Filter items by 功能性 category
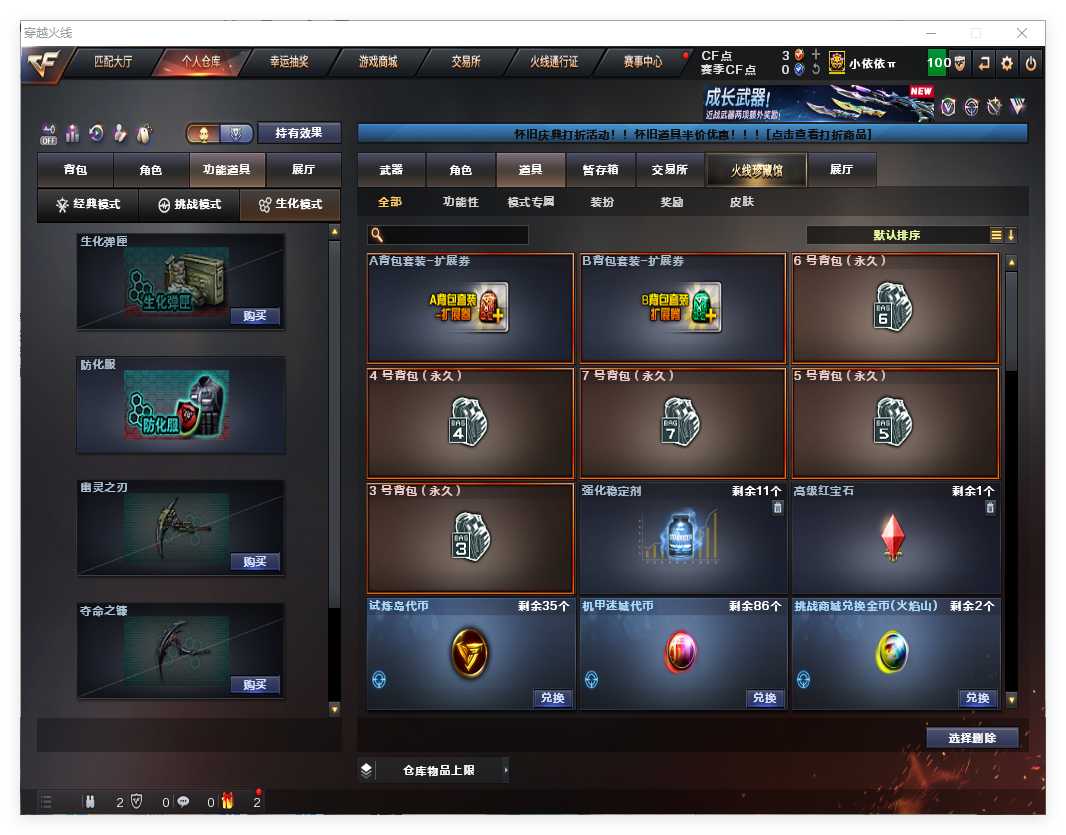The height and width of the screenshot is (835, 1066). (461, 202)
